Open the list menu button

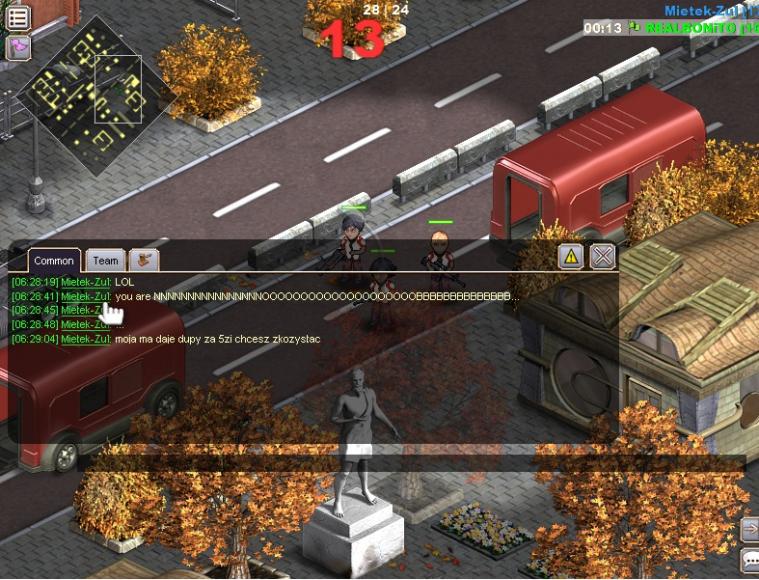pyautogui.click(x=17, y=17)
